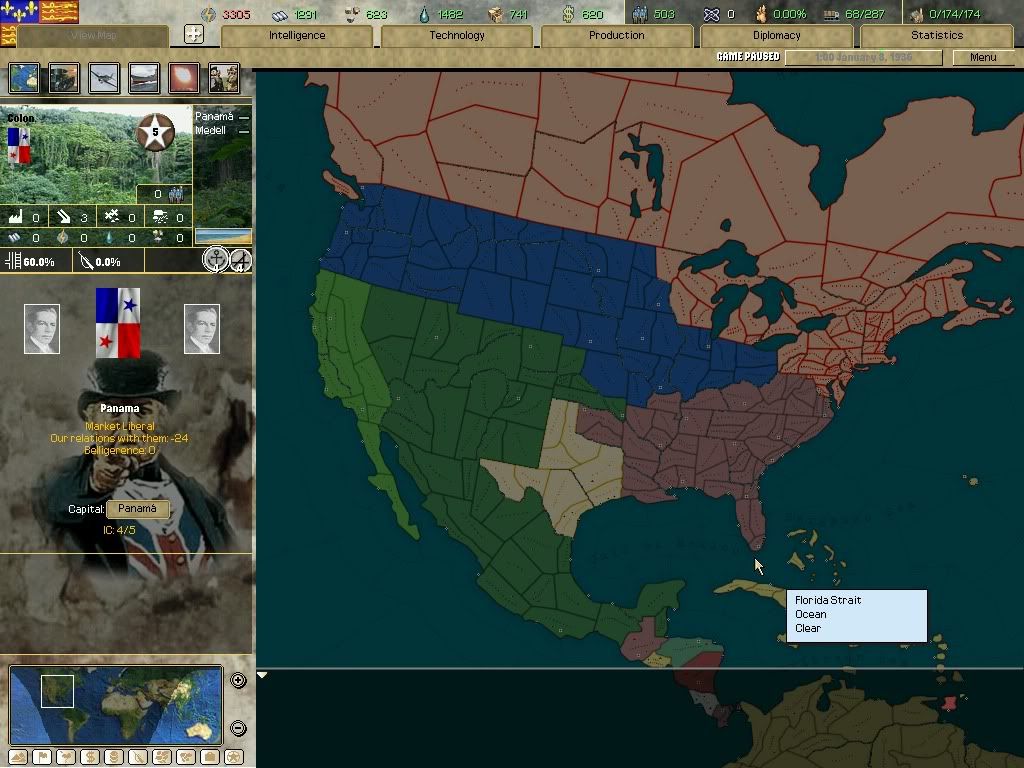The height and width of the screenshot is (768, 1024).
Task: Go to the Diplomacy tab
Action: pos(777,35)
